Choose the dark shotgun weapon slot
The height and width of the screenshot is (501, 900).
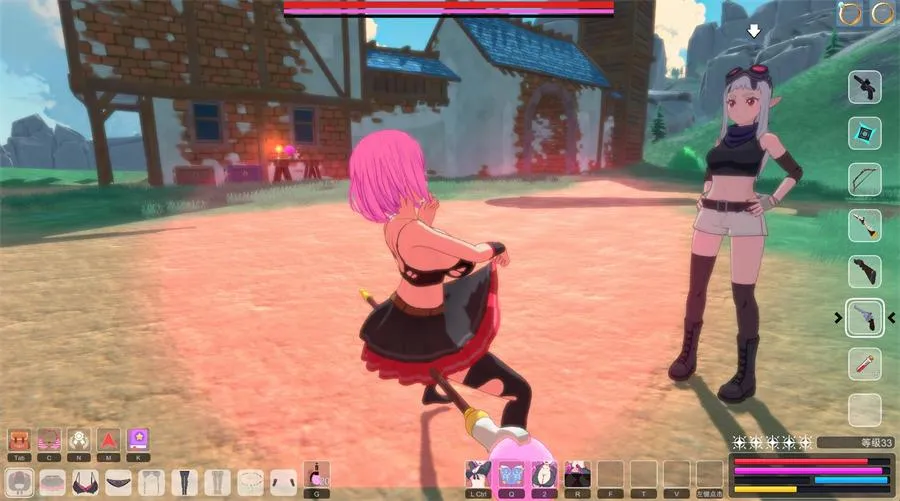pos(864,272)
